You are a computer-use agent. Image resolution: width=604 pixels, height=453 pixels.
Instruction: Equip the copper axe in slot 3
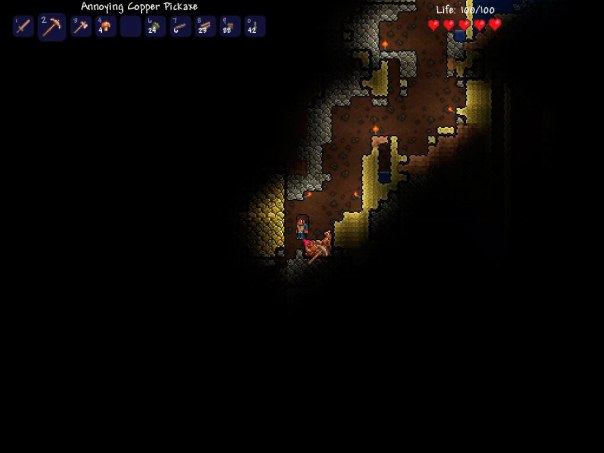pos(80,27)
